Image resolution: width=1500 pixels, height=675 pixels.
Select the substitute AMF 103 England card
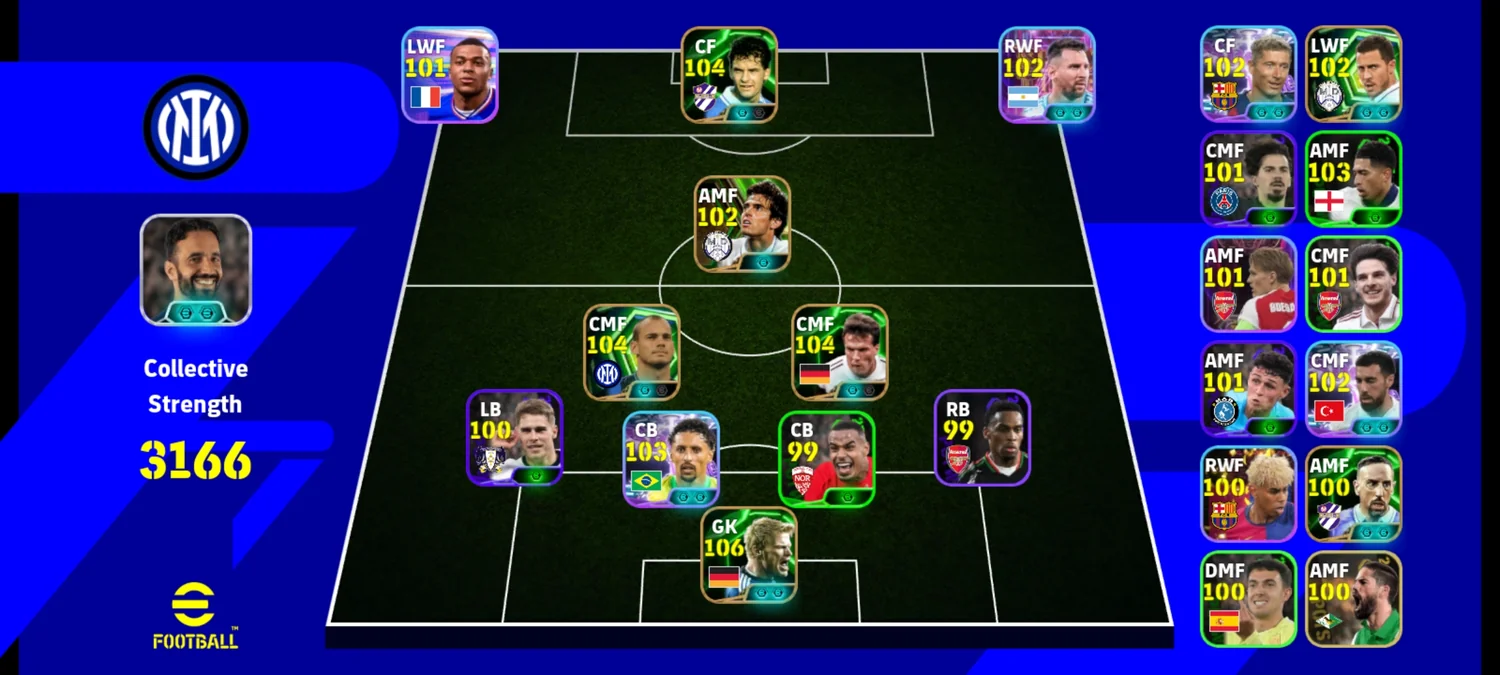click(x=1353, y=179)
